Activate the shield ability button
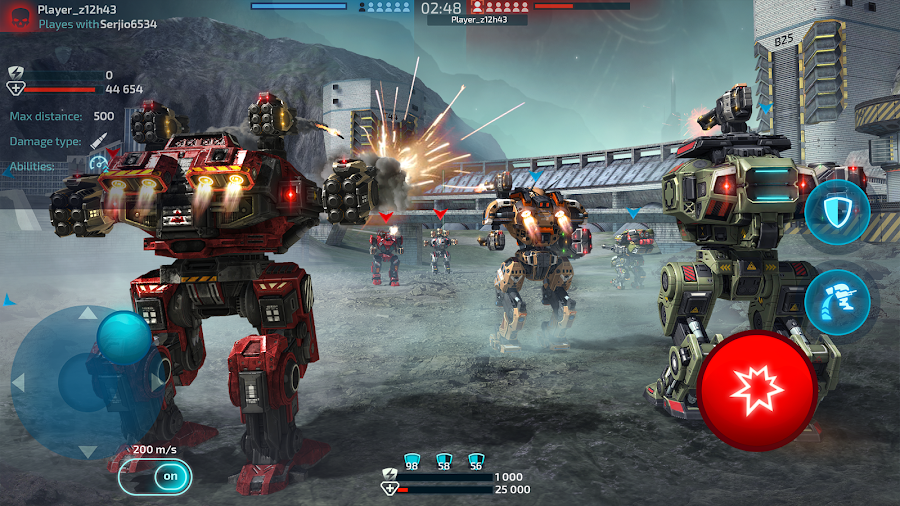The width and height of the screenshot is (900, 506). click(x=837, y=212)
